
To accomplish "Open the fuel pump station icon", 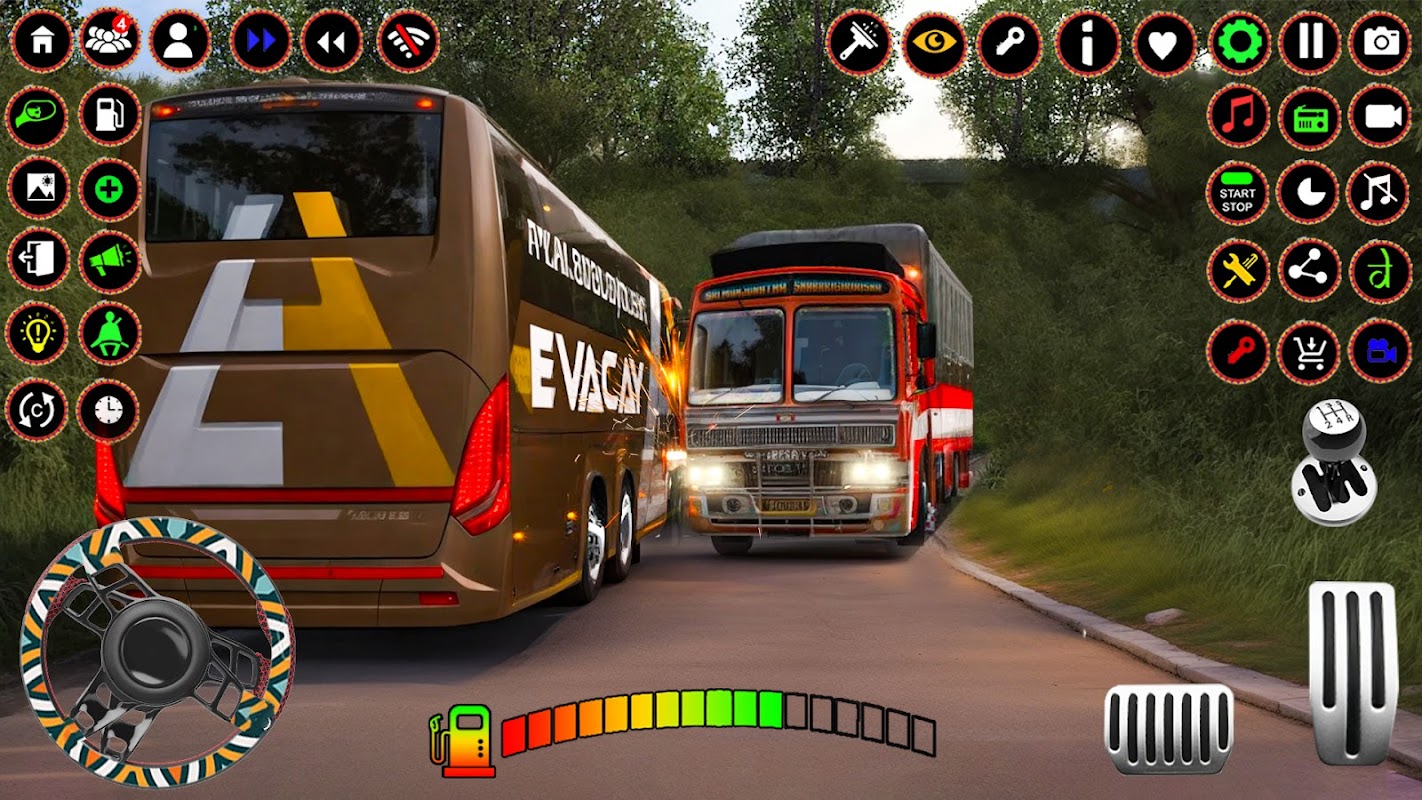I will [109, 114].
